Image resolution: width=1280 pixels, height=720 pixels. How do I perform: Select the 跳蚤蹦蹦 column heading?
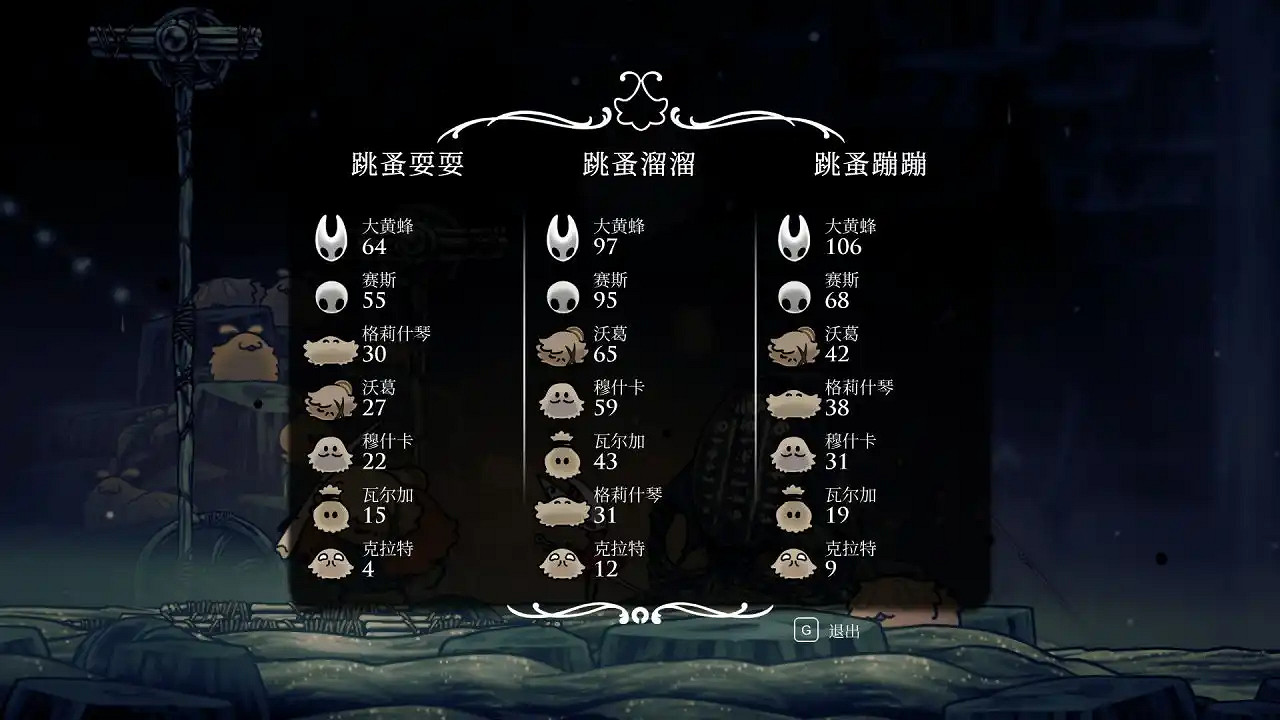click(x=872, y=163)
